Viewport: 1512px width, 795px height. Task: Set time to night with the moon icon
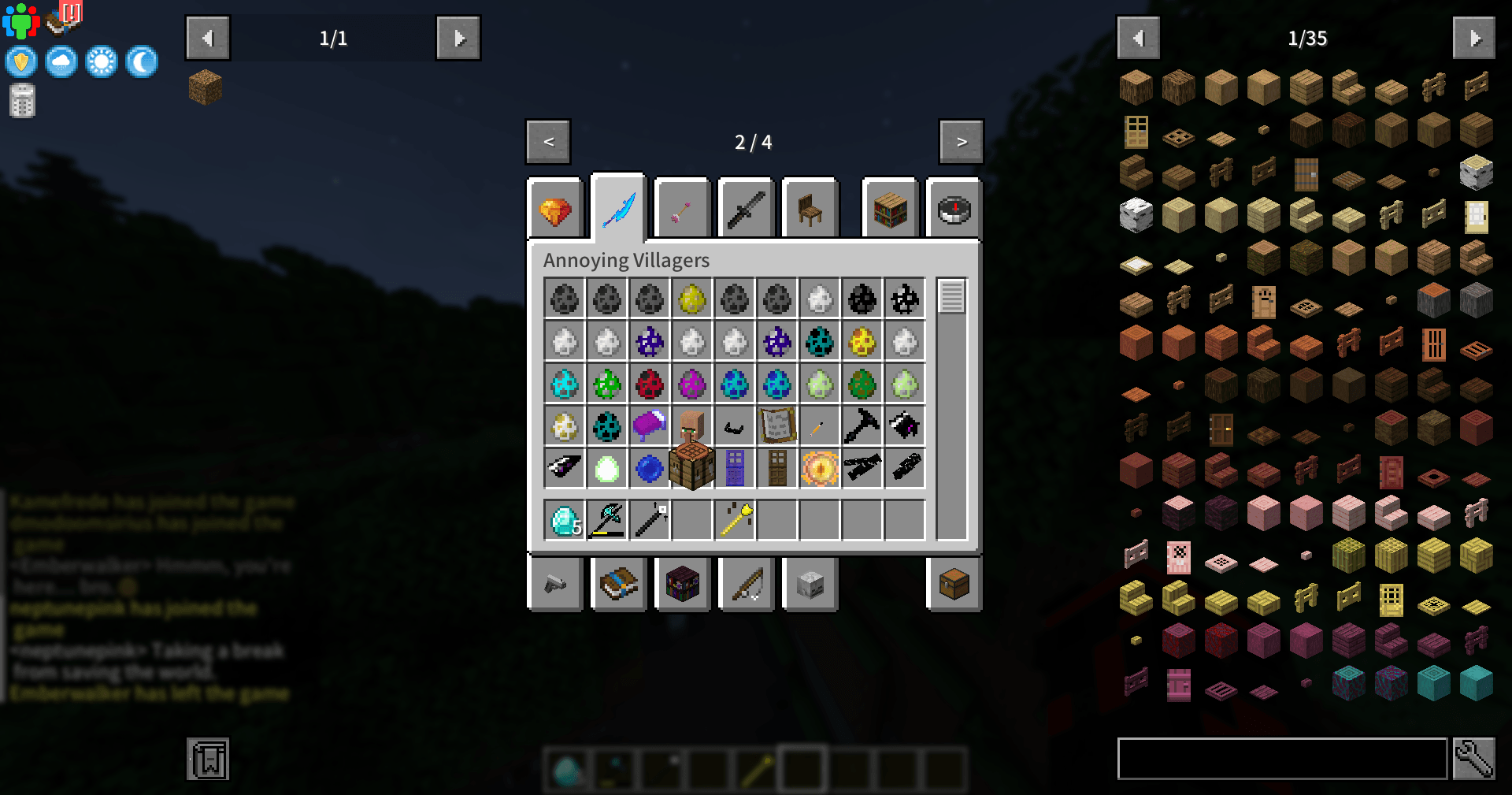pyautogui.click(x=142, y=61)
